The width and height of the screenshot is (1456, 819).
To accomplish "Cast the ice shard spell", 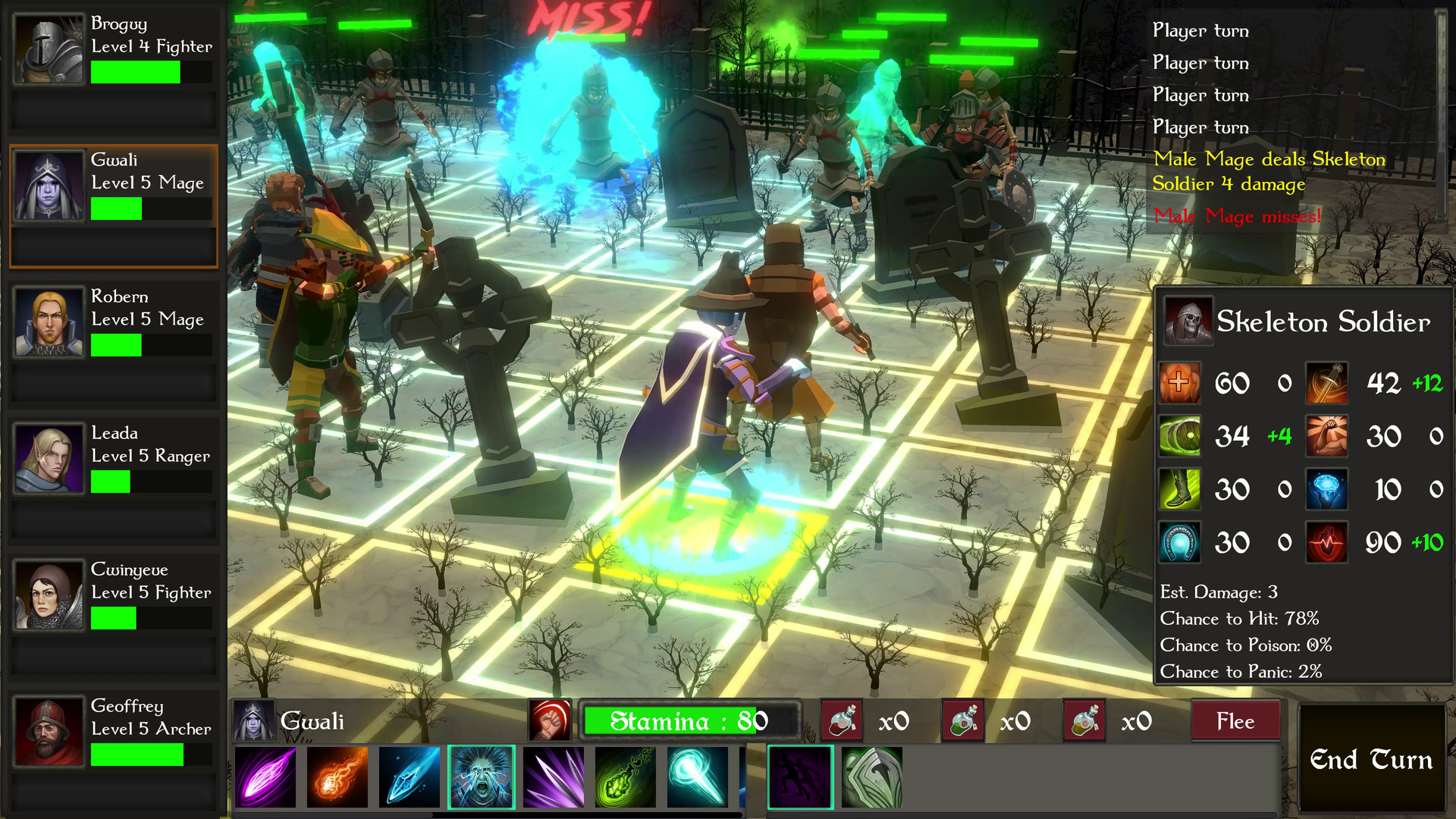I will [x=409, y=777].
